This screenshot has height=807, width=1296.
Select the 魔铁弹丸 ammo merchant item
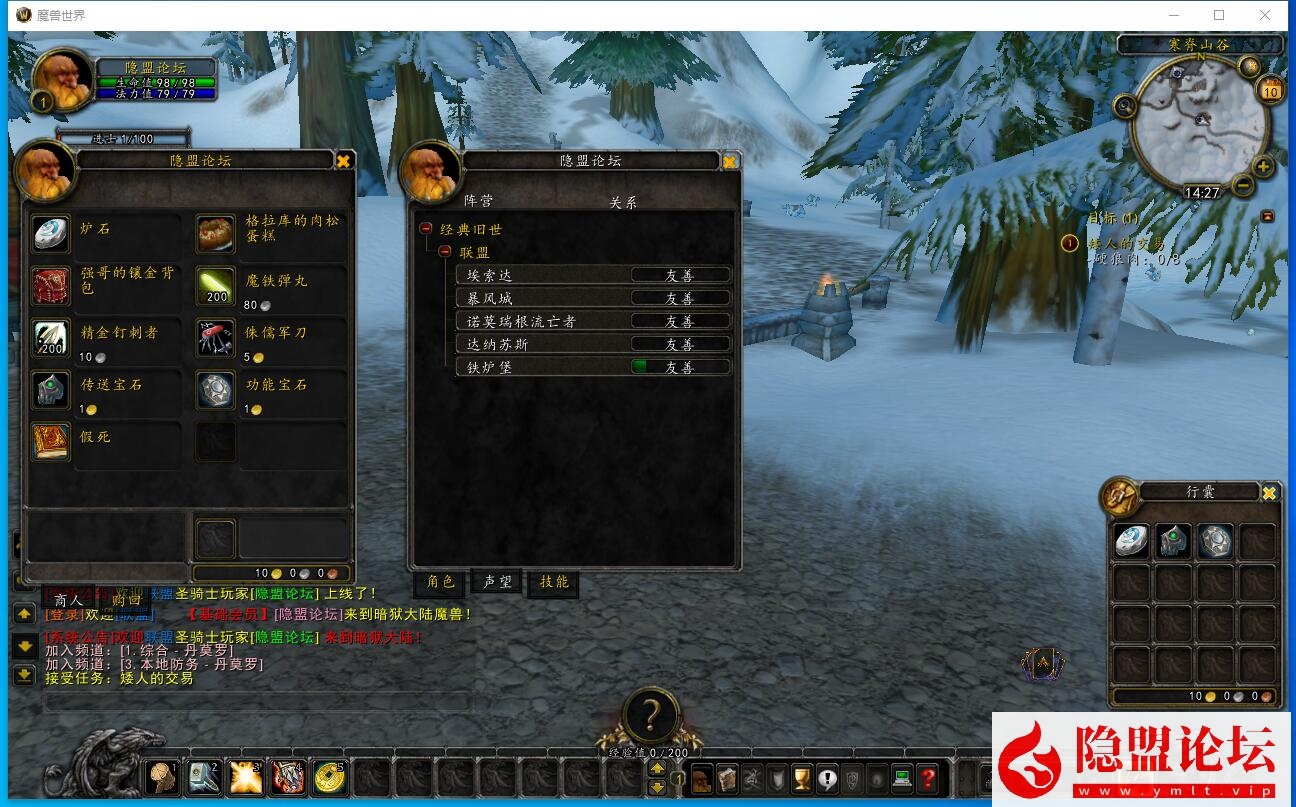tap(215, 285)
